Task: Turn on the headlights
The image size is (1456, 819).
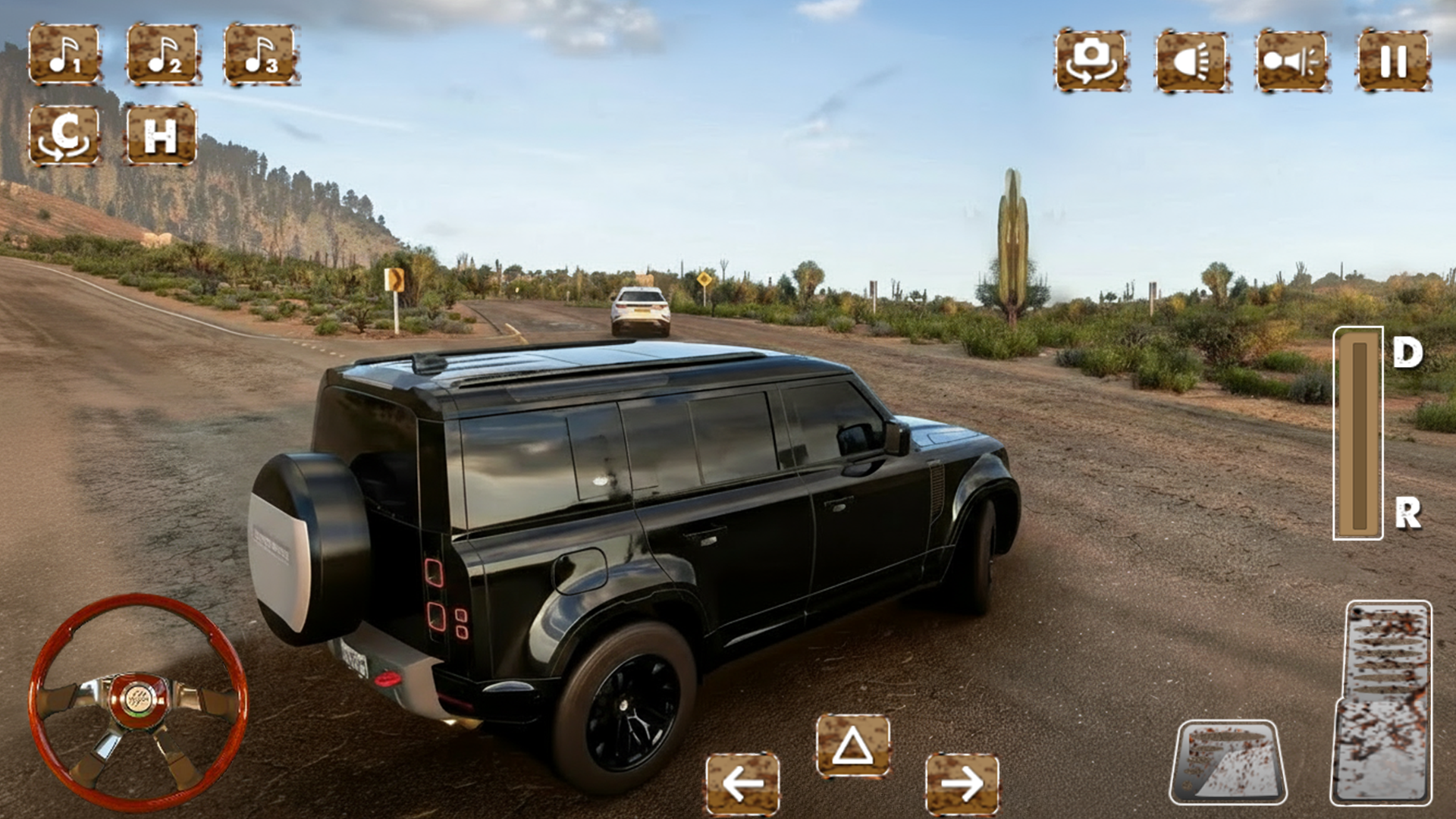Action: (1191, 61)
